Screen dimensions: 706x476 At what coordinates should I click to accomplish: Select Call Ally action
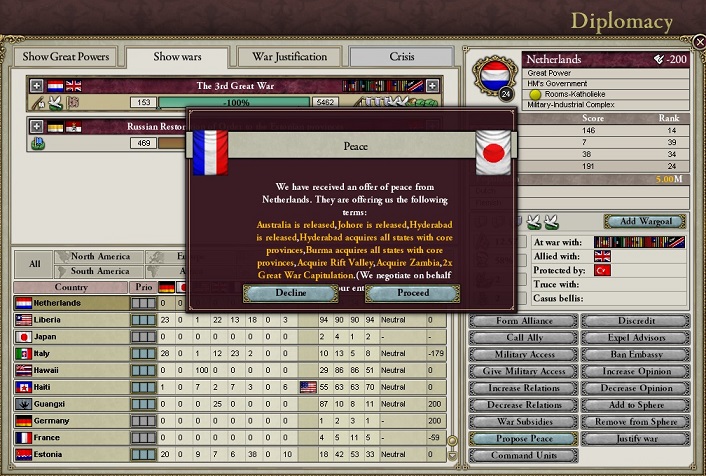(x=524, y=338)
